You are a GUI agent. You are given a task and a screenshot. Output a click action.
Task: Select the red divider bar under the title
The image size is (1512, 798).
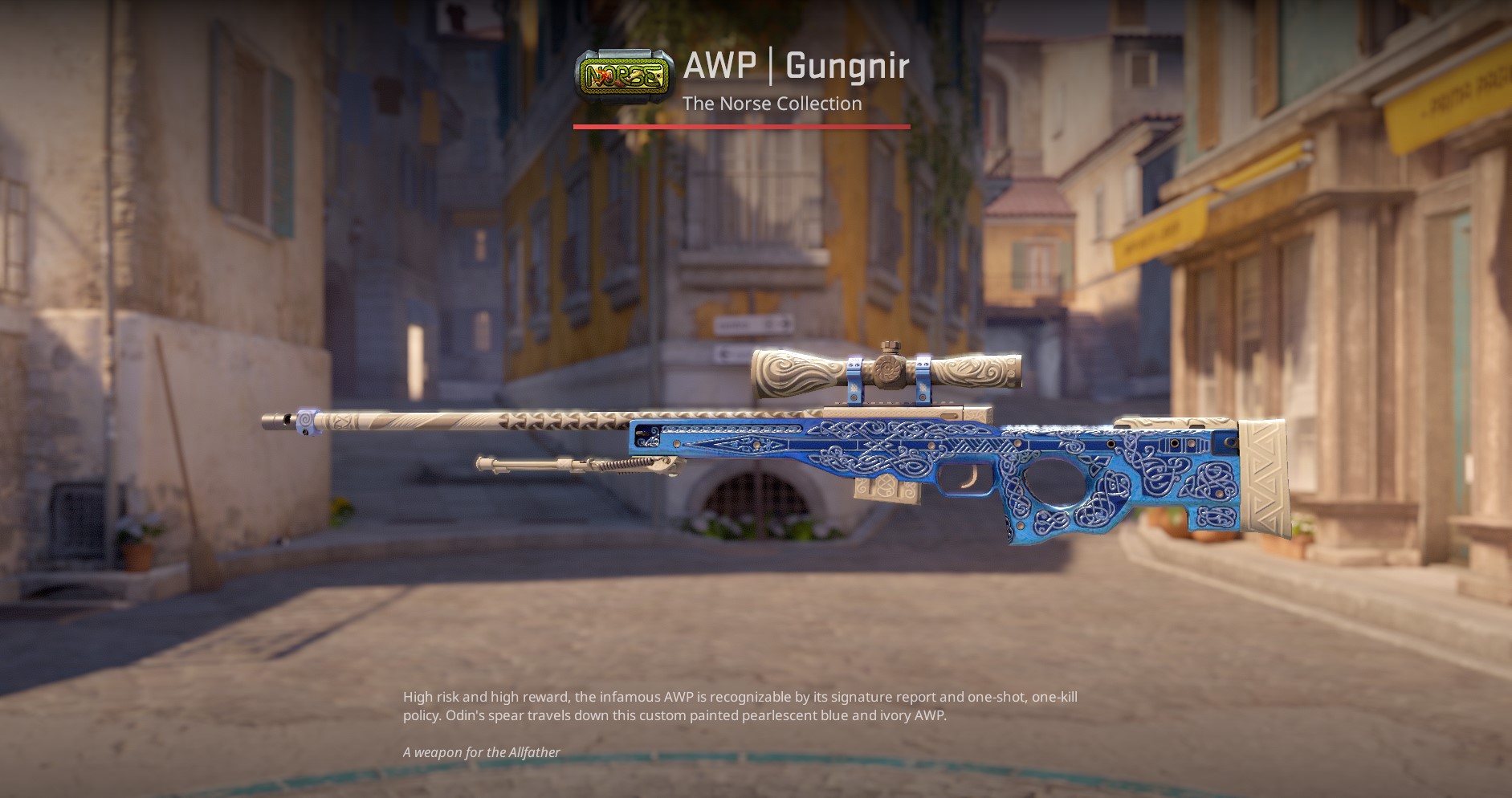click(x=741, y=126)
